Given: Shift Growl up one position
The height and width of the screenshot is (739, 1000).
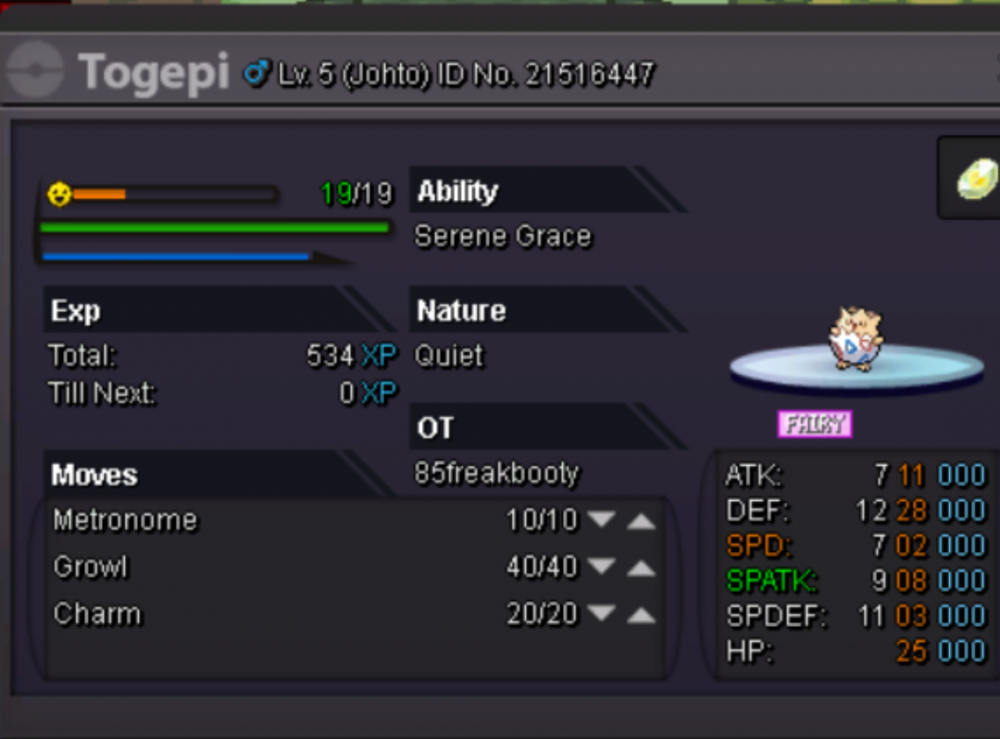Looking at the screenshot, I should pyautogui.click(x=641, y=568).
